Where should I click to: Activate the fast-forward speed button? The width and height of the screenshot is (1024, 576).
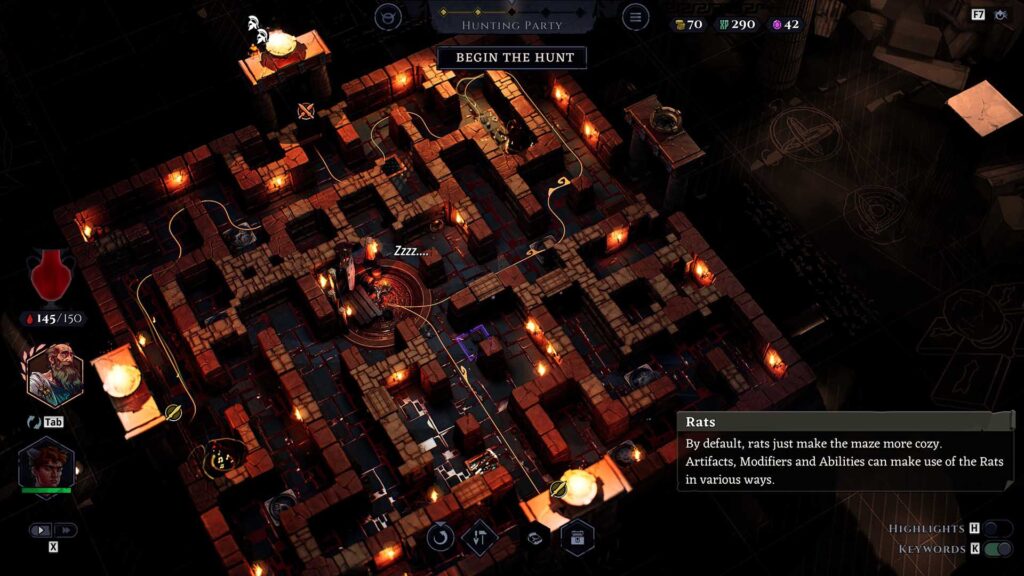click(x=65, y=530)
